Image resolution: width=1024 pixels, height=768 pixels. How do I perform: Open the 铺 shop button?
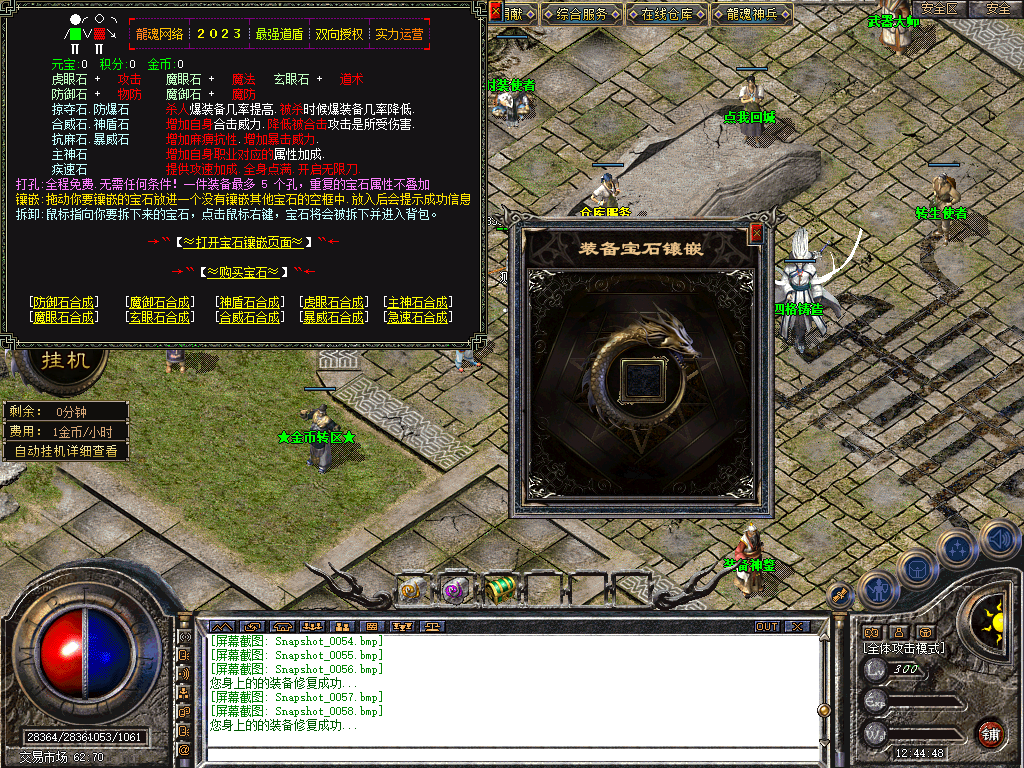click(990, 733)
